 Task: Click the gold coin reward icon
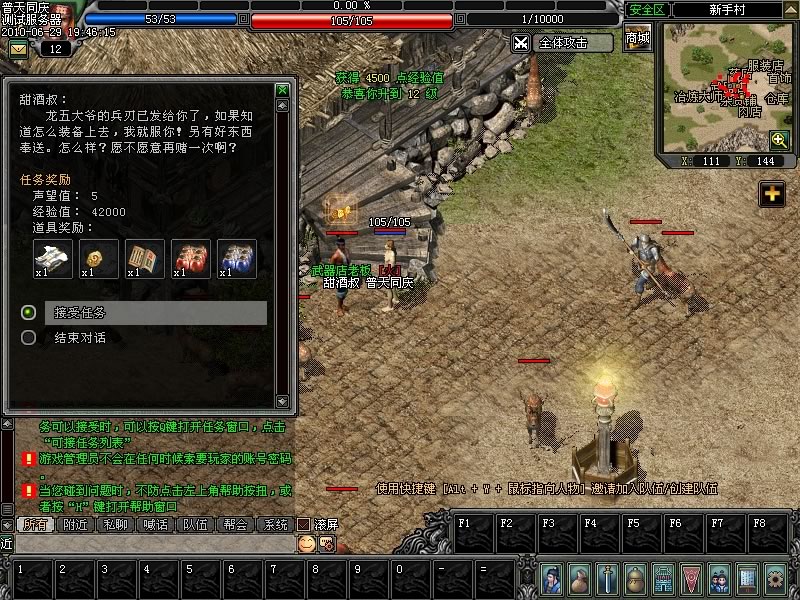pos(99,258)
